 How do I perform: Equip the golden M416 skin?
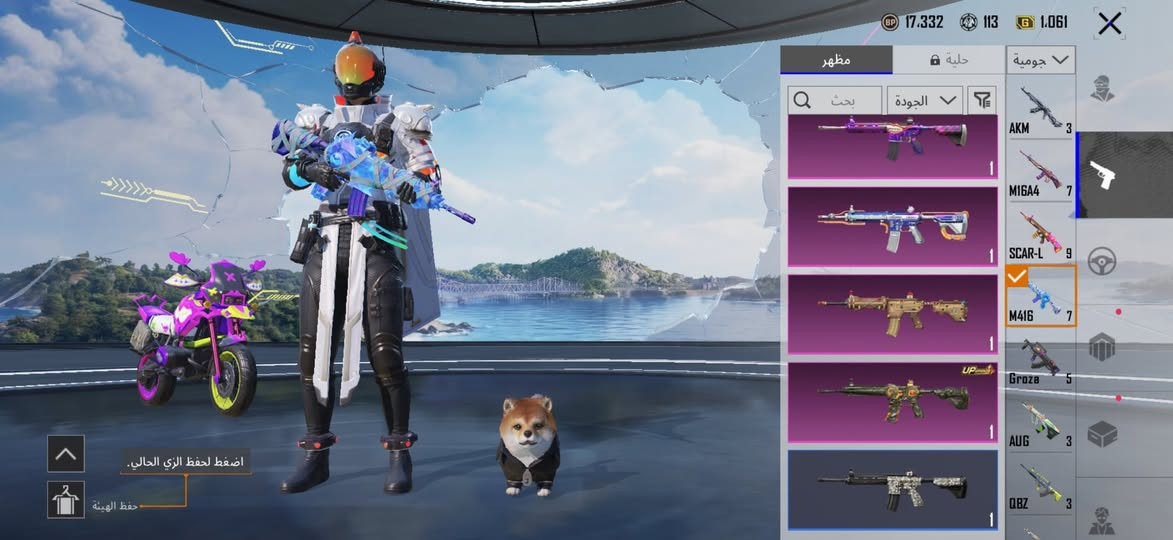892,314
